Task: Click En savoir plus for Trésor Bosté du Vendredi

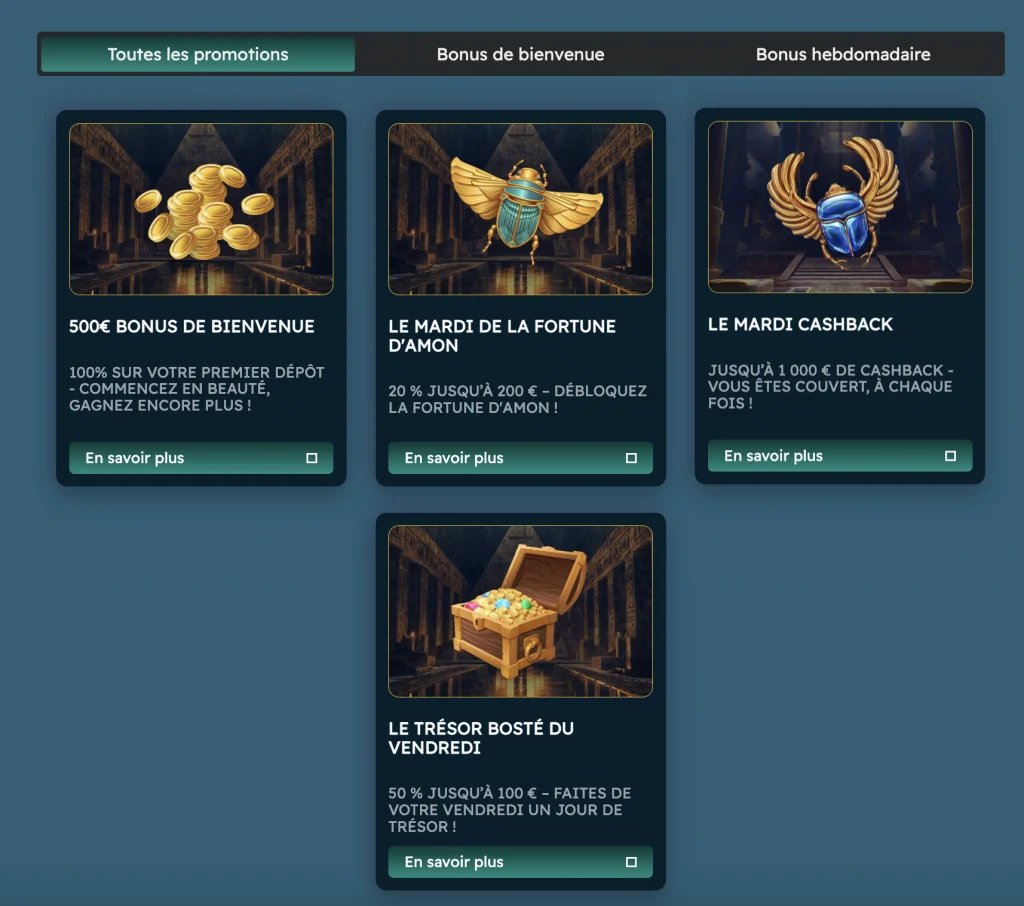Action: (520, 862)
